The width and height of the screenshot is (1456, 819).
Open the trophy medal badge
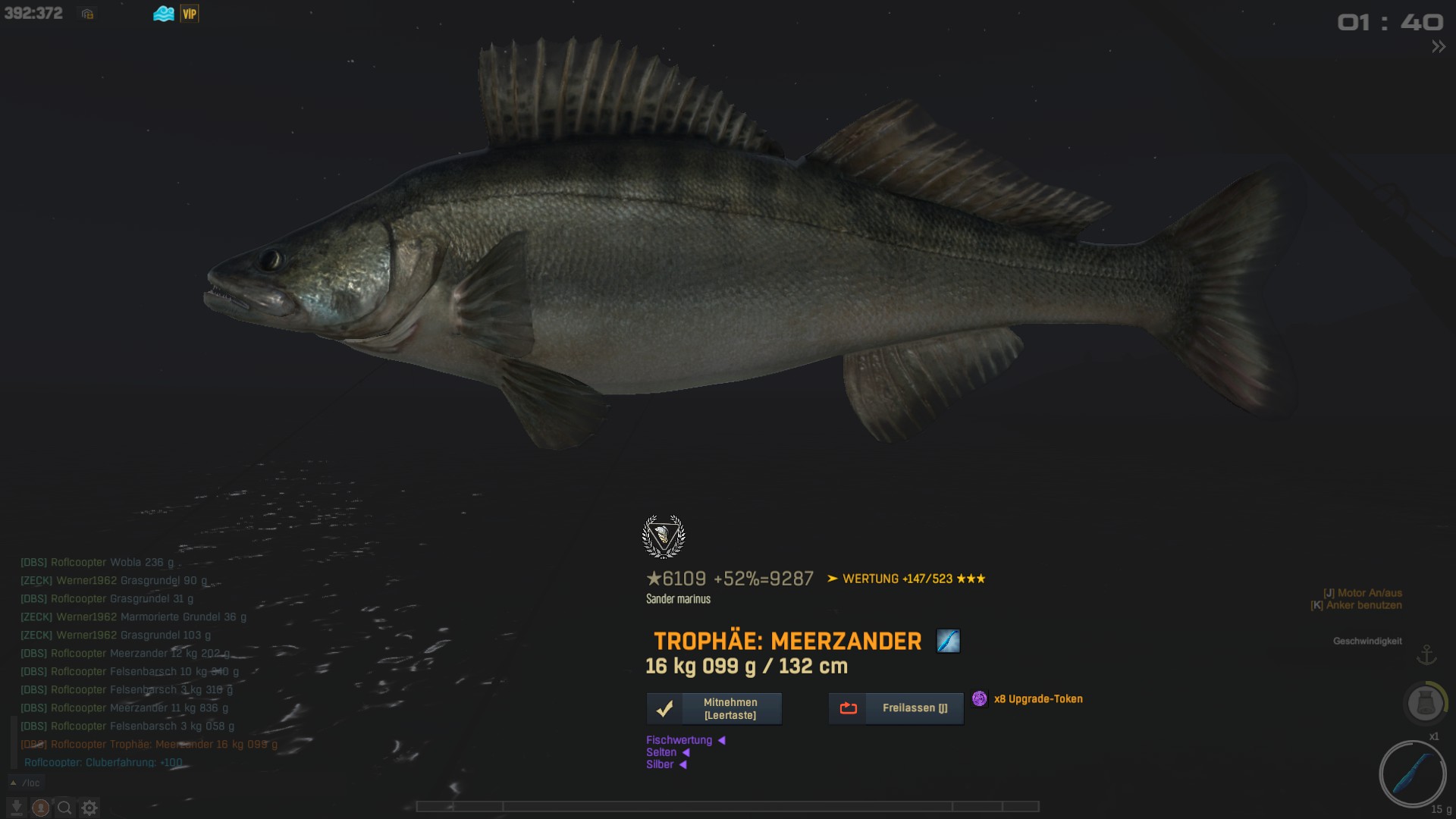coord(664,537)
